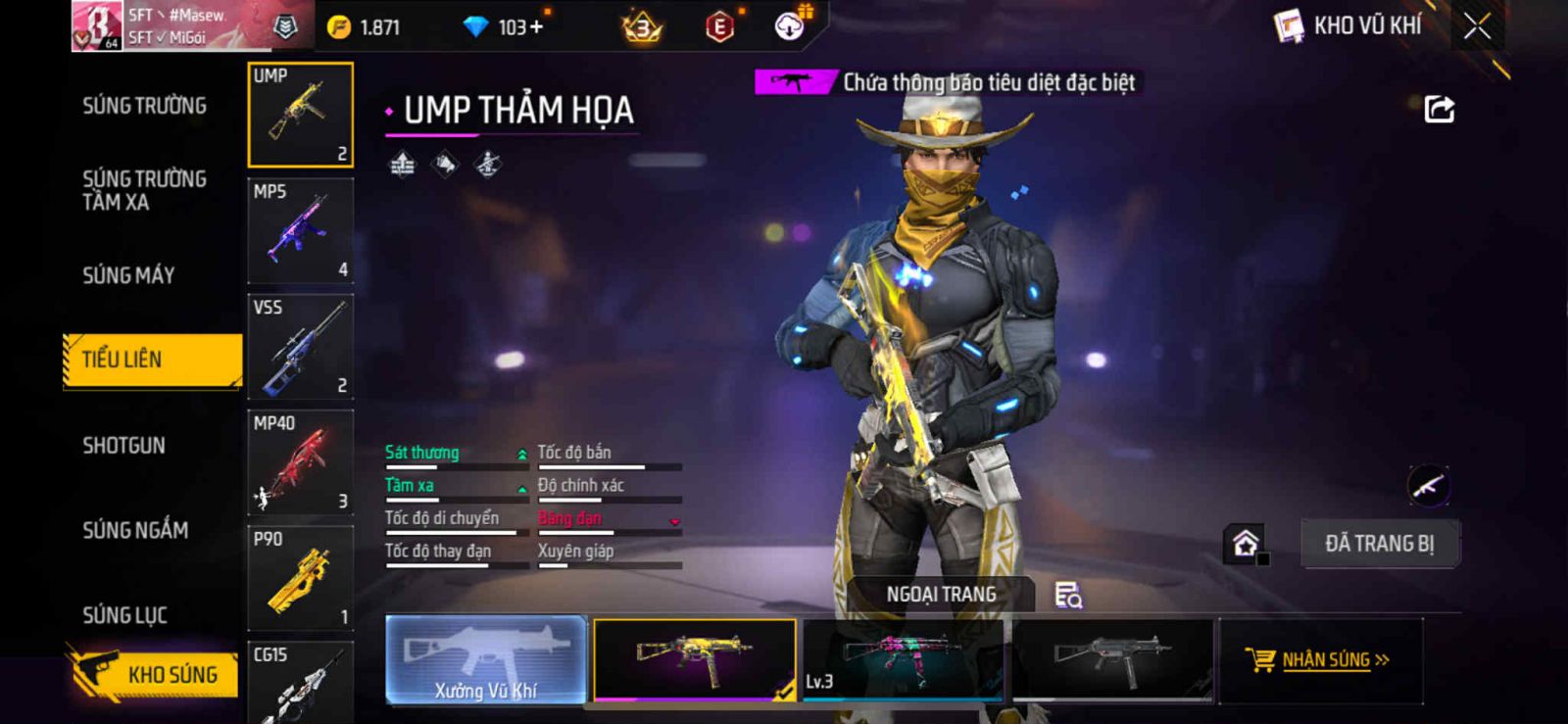Choose the Shotgun category

tap(123, 446)
